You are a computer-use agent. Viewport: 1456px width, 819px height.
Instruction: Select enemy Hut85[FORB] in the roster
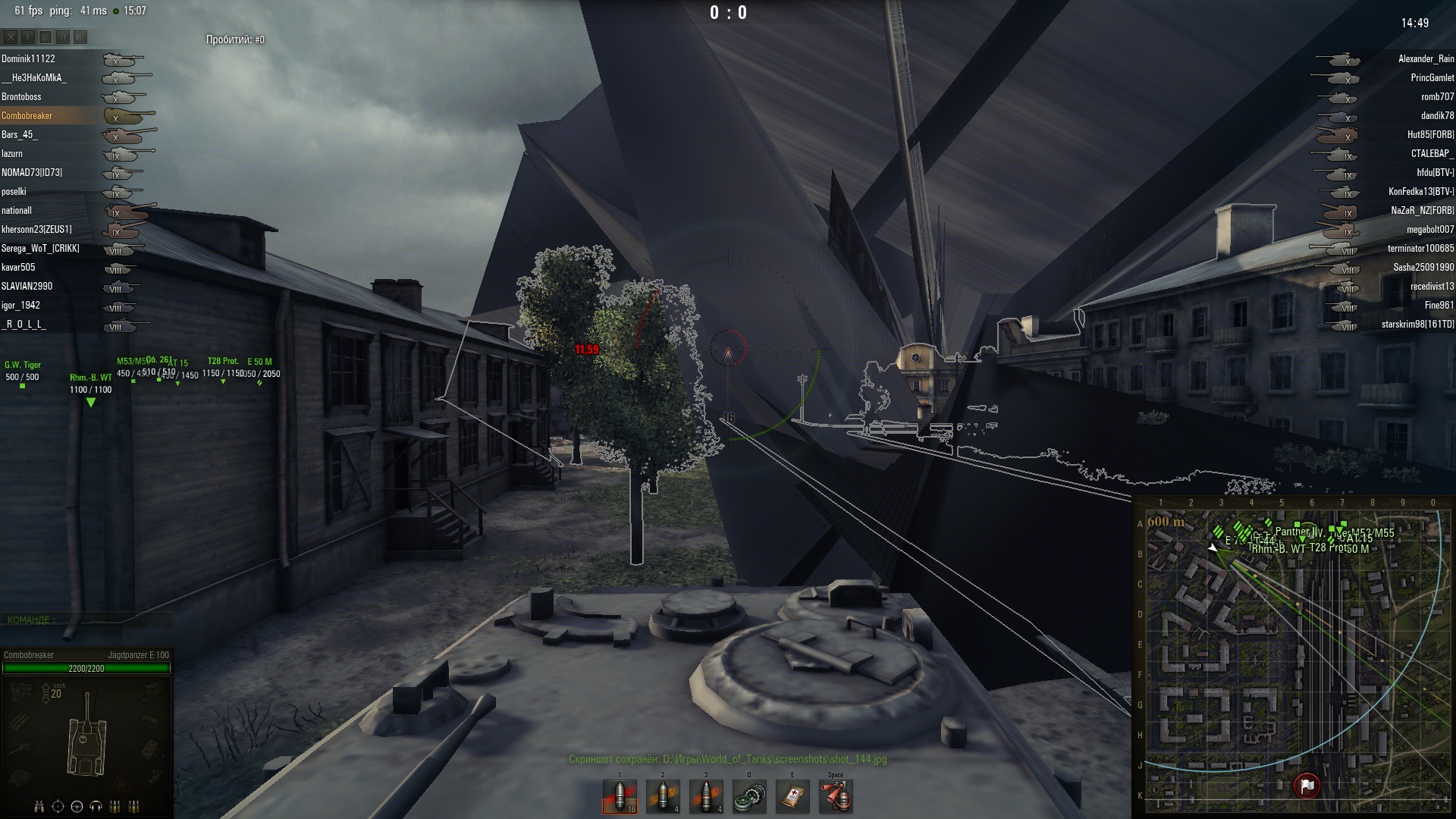(x=1430, y=135)
